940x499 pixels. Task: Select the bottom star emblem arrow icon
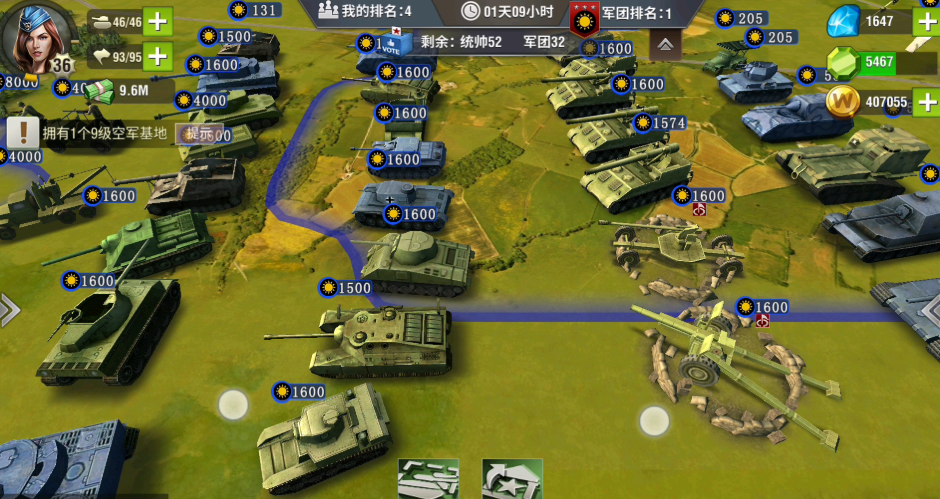pyautogui.click(x=512, y=480)
